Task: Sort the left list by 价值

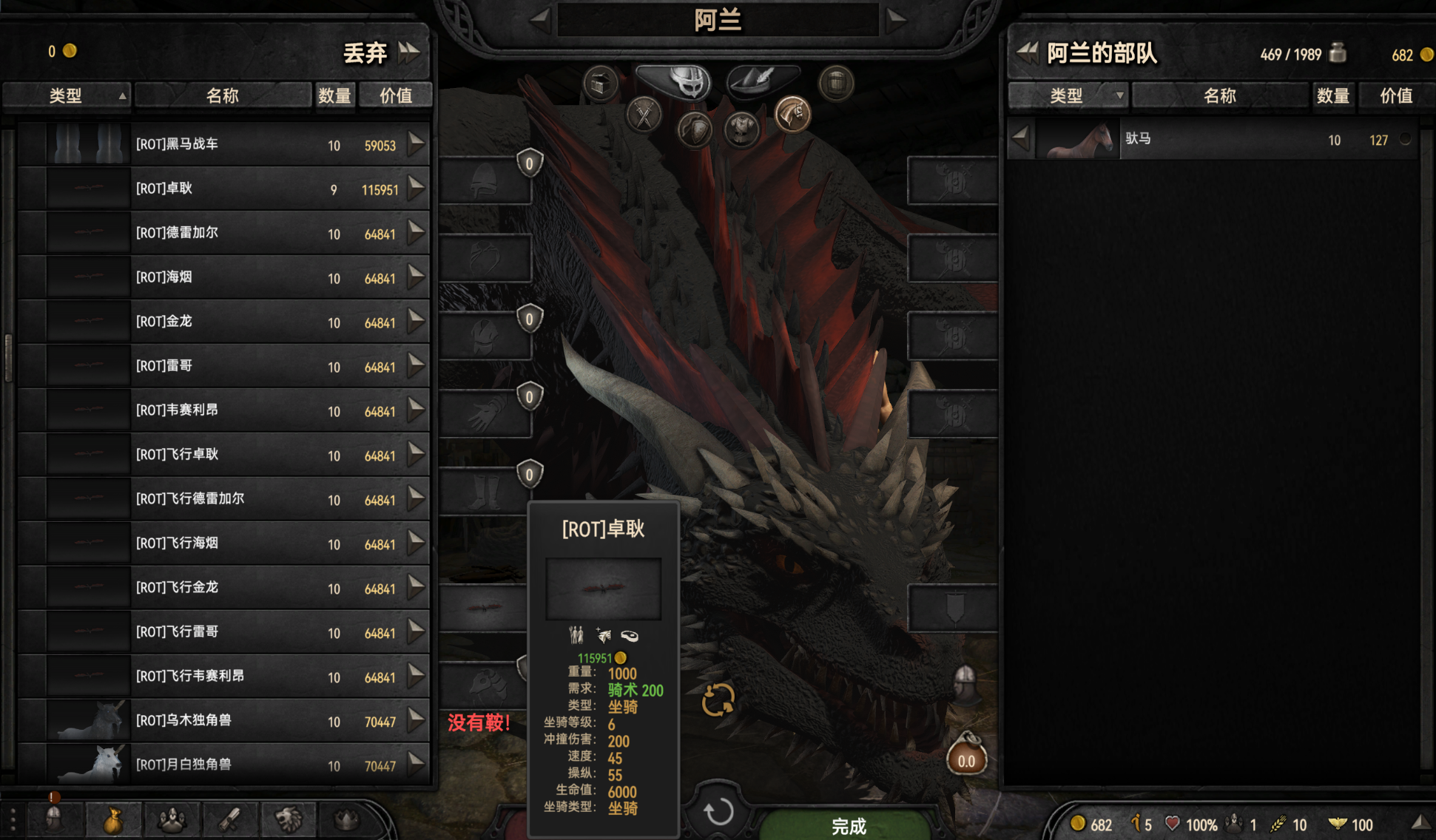Action: click(395, 95)
